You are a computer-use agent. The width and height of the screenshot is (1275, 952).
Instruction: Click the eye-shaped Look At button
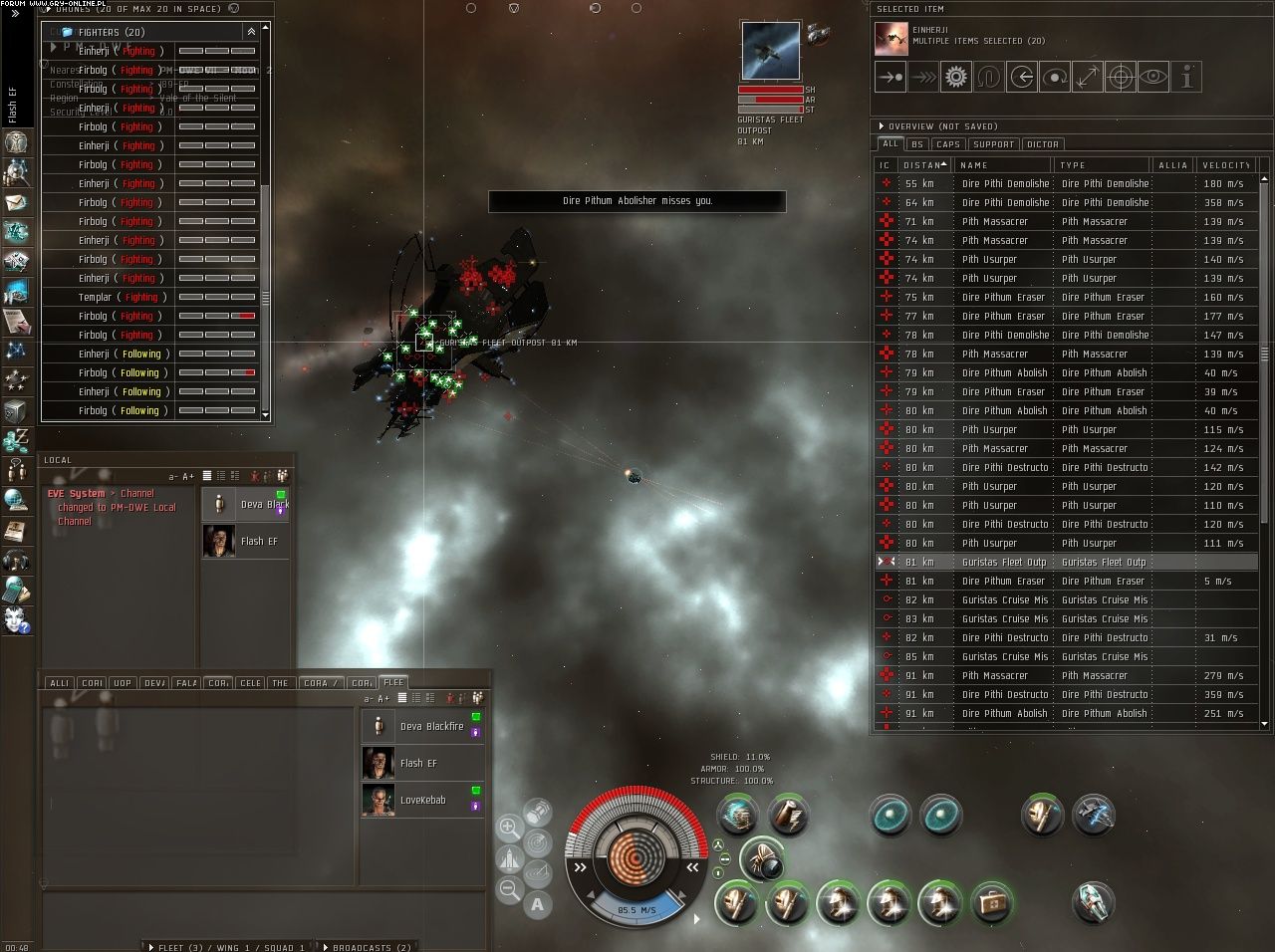pyautogui.click(x=1153, y=77)
